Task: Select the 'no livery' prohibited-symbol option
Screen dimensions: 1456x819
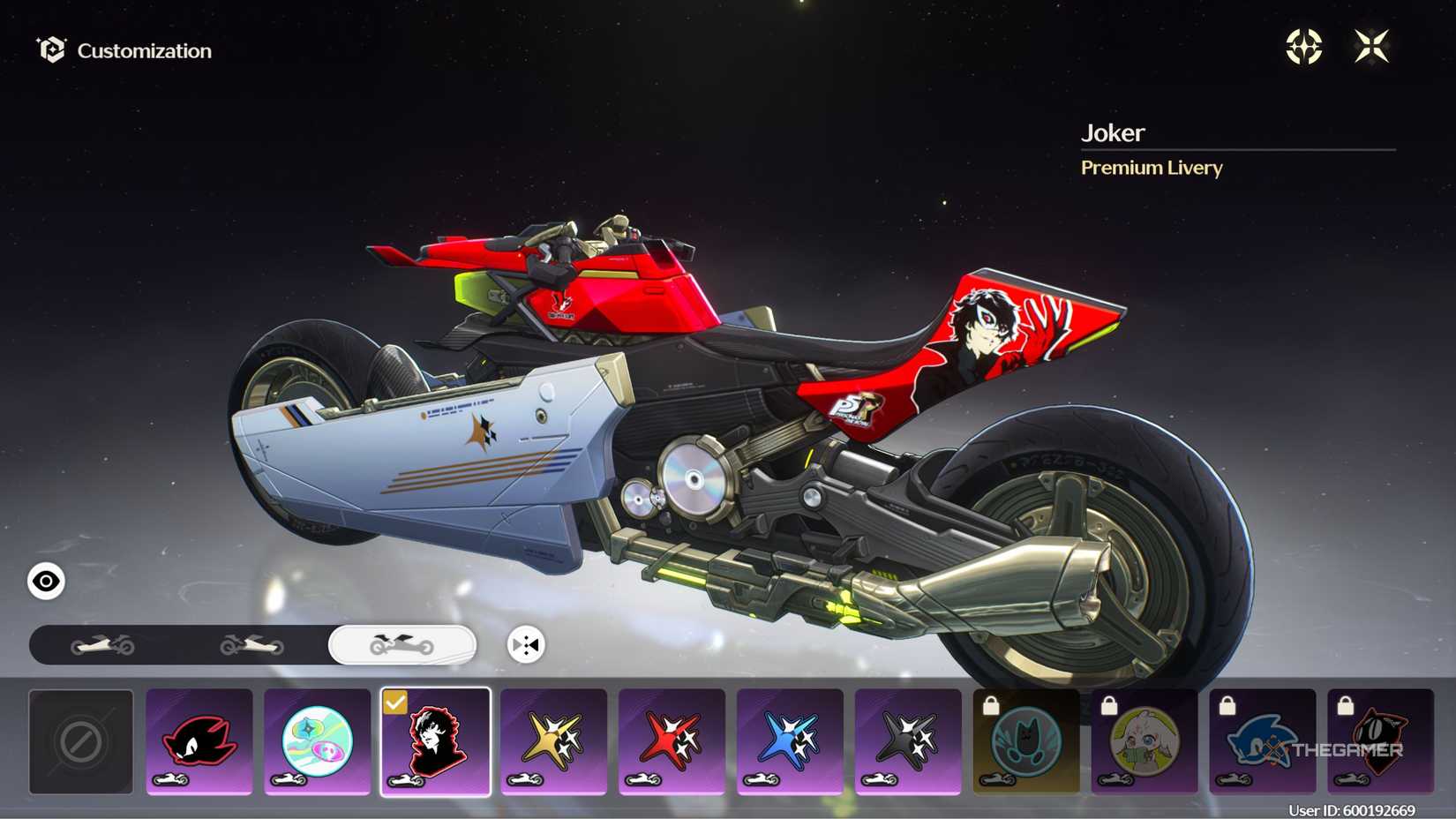Action: (x=80, y=741)
